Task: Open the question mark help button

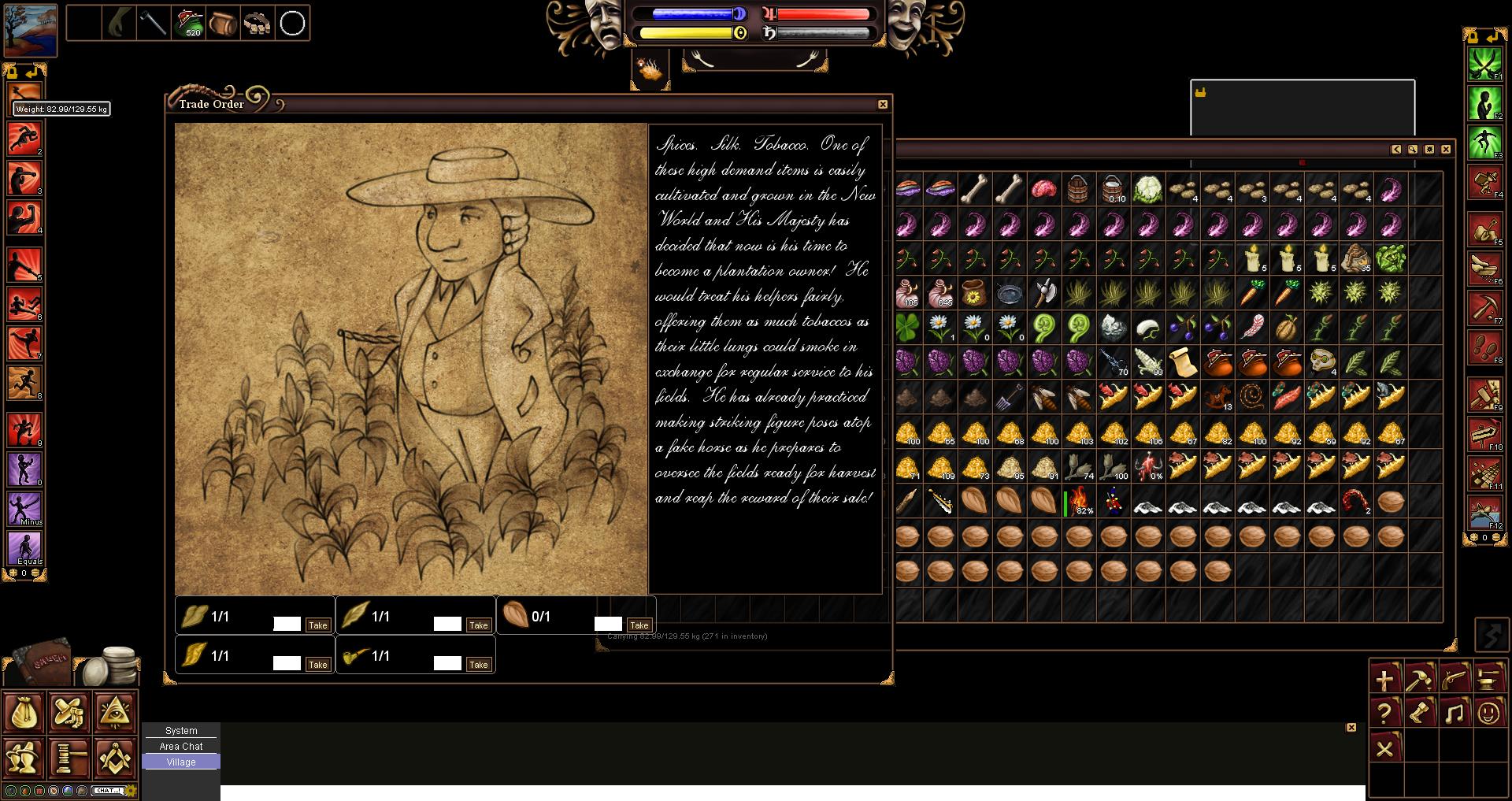Action: point(1384,713)
